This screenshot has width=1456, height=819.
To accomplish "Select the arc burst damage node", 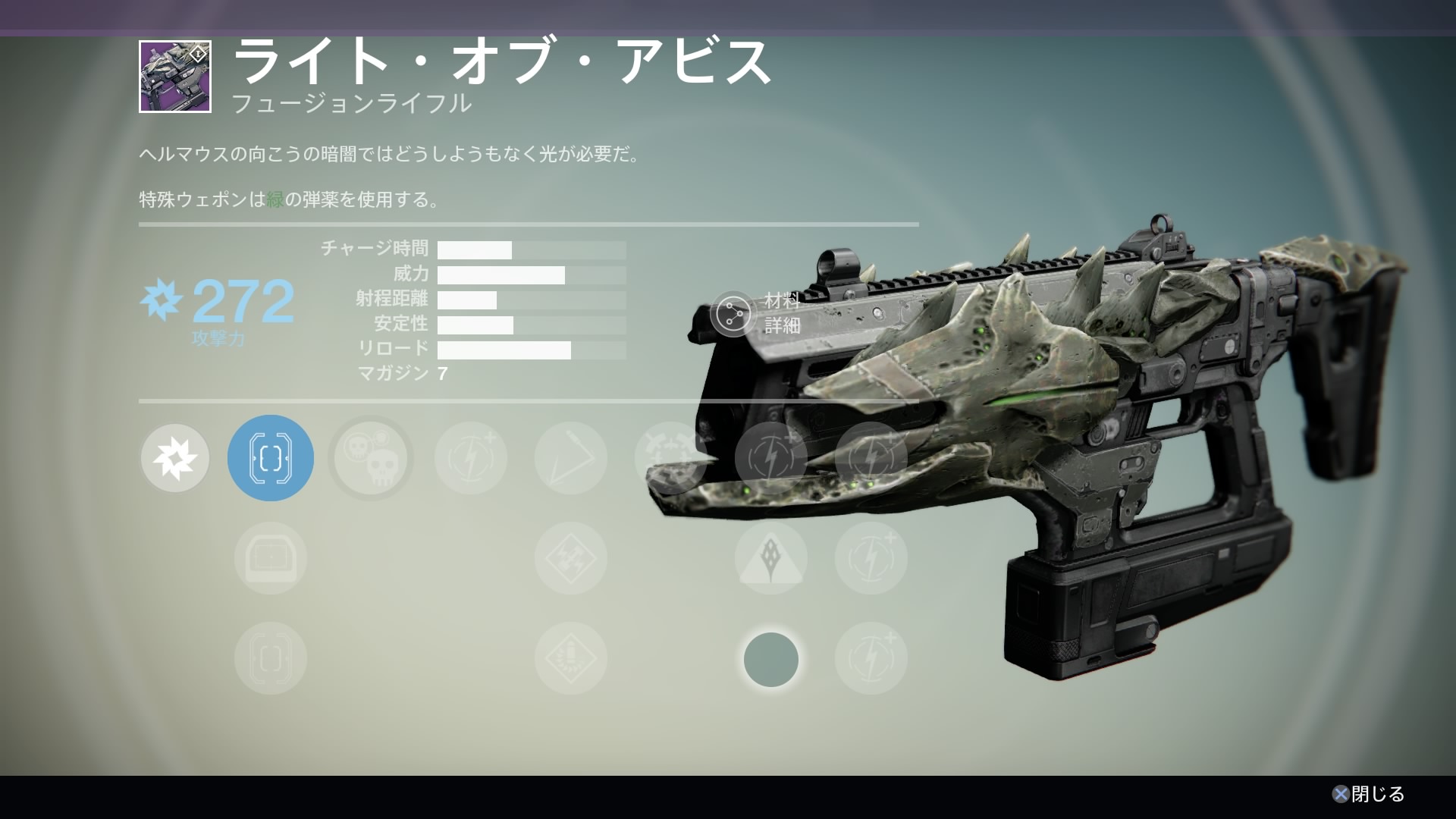I will click(x=175, y=458).
